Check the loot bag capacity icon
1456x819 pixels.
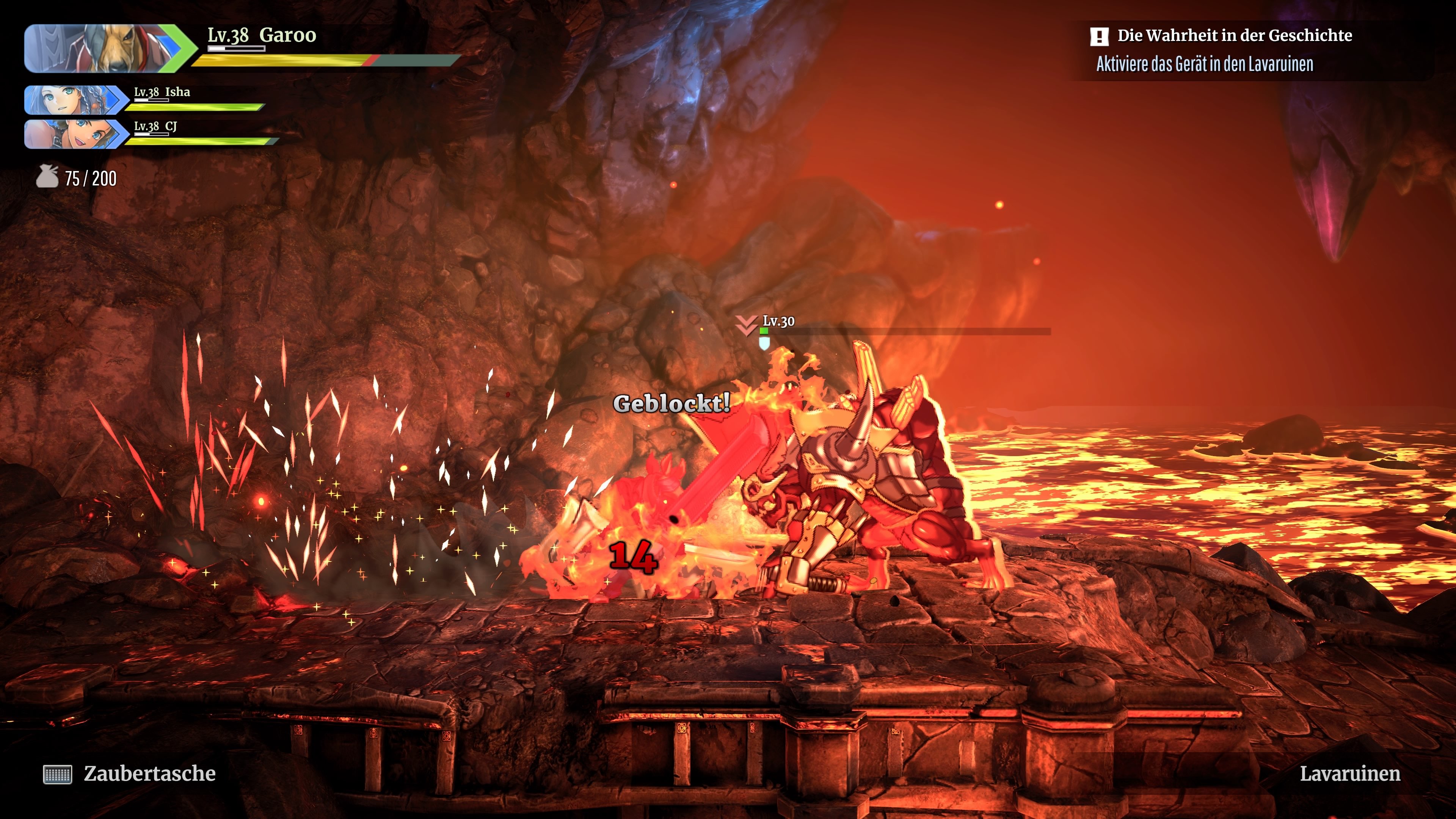click(47, 177)
